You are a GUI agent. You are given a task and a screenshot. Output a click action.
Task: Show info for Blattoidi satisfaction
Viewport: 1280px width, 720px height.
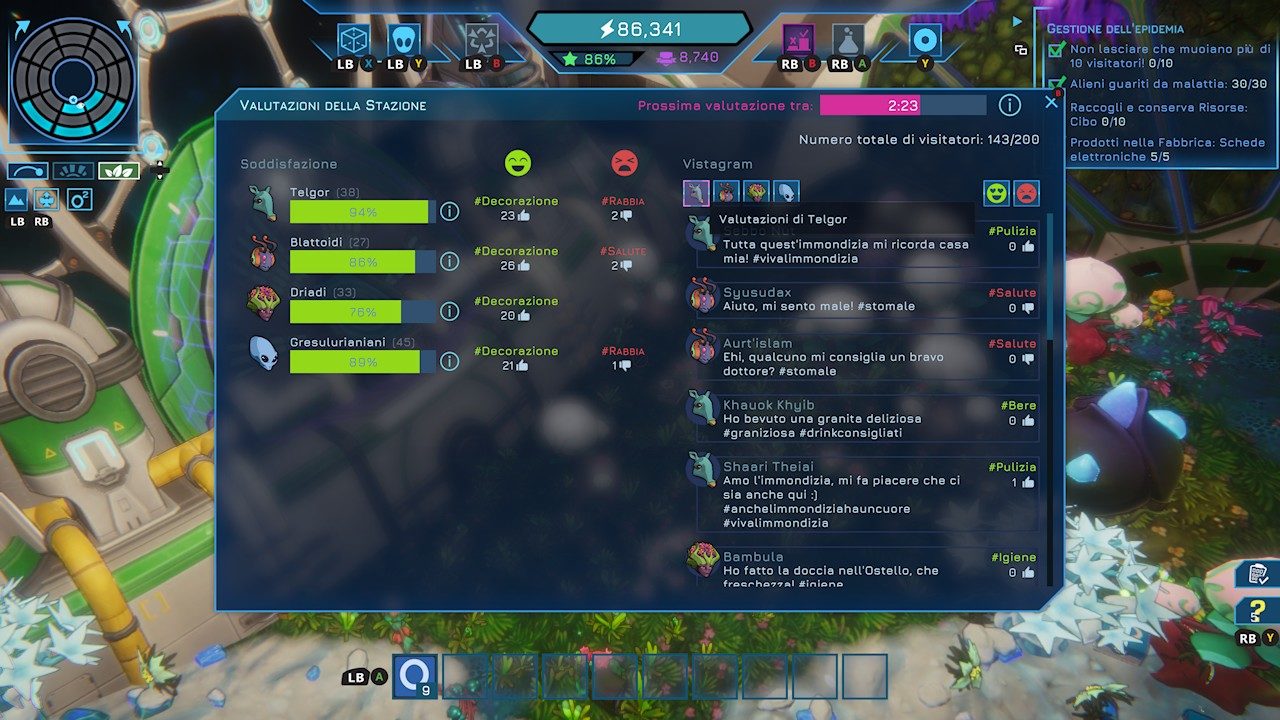[450, 261]
